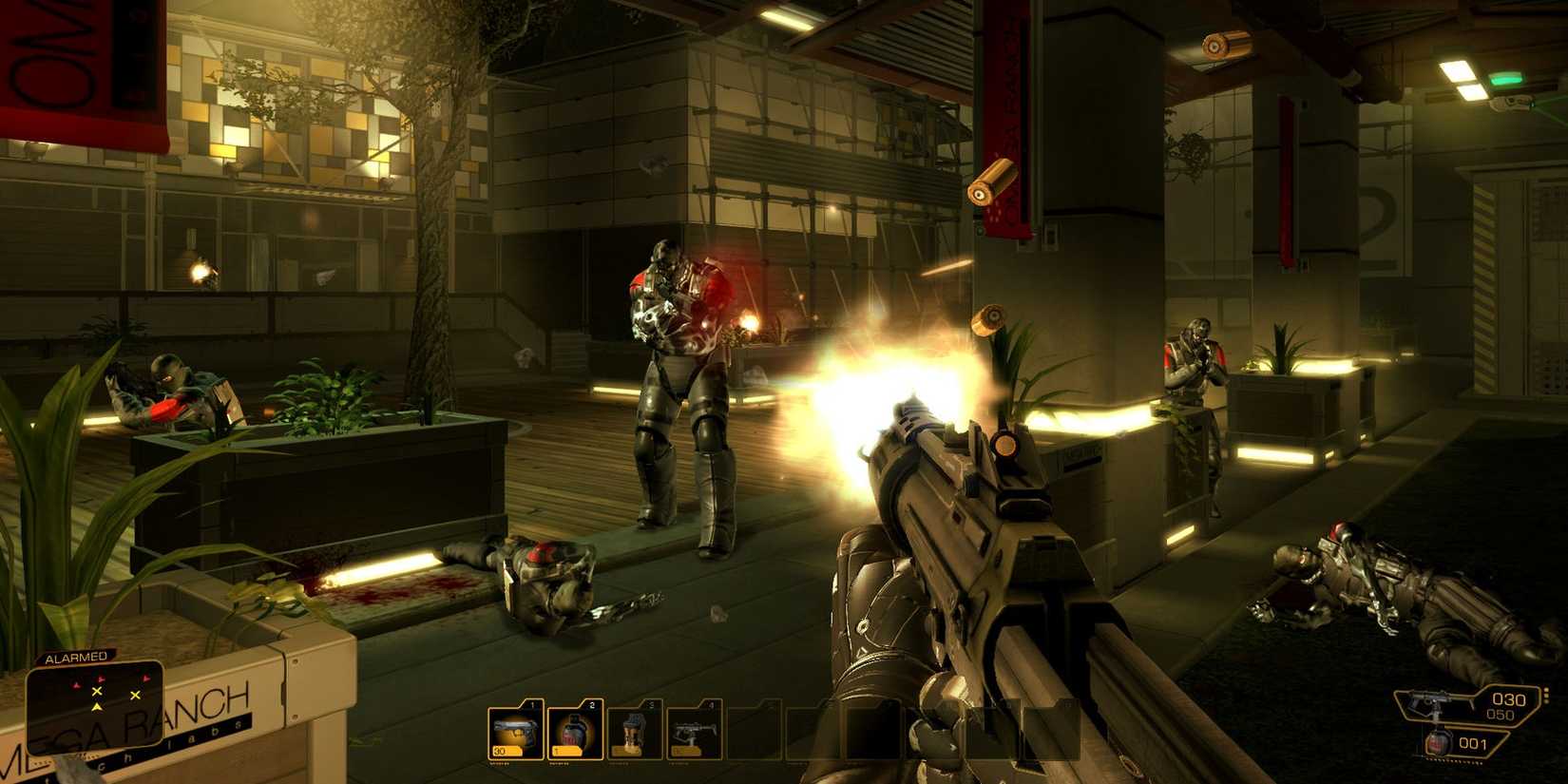Click the slot 1 number tab
This screenshot has height=784, width=1568.
[x=532, y=703]
